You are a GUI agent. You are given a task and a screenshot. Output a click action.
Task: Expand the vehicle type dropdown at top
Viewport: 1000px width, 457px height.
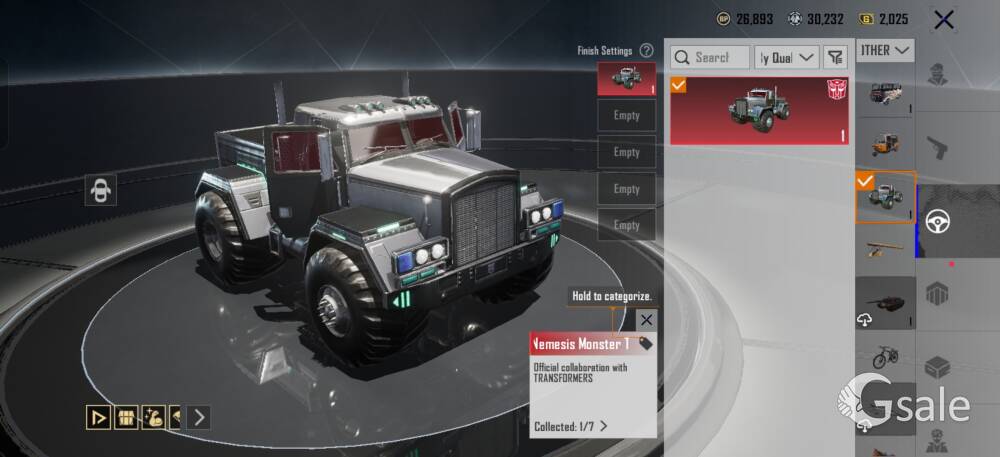(886, 50)
